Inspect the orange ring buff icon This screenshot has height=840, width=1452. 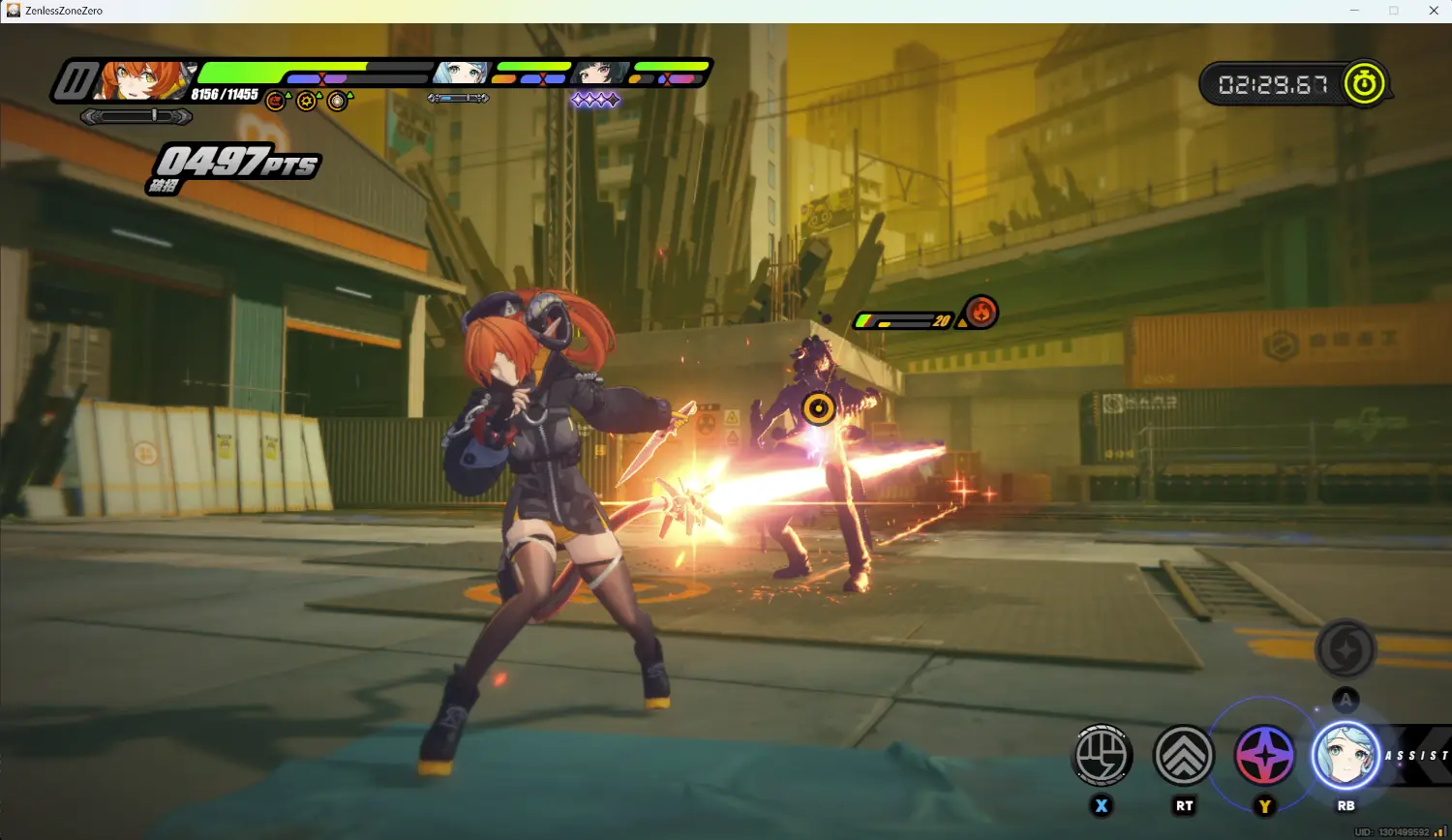point(337,101)
